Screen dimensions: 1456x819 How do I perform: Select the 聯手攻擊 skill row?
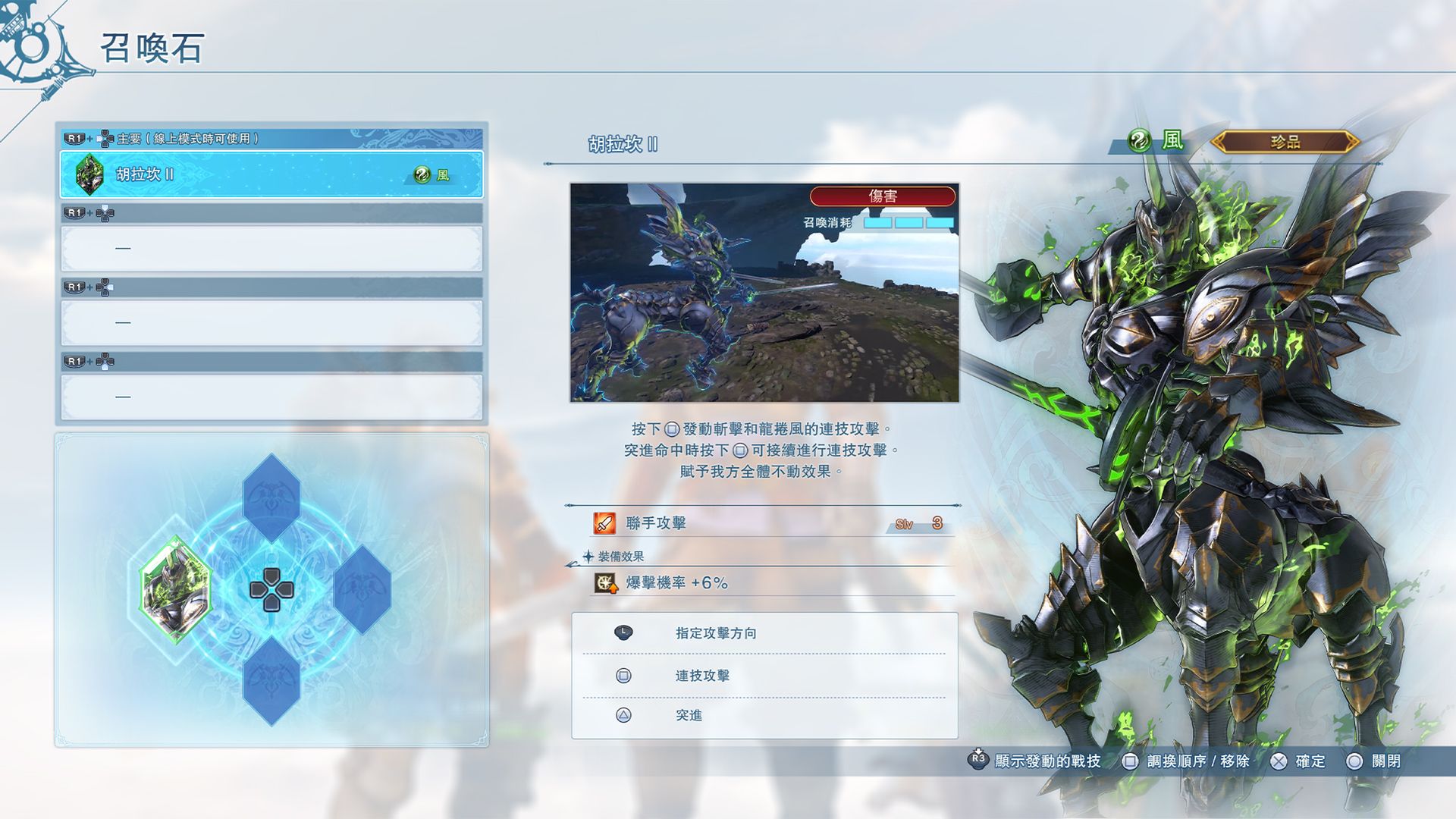(x=764, y=523)
